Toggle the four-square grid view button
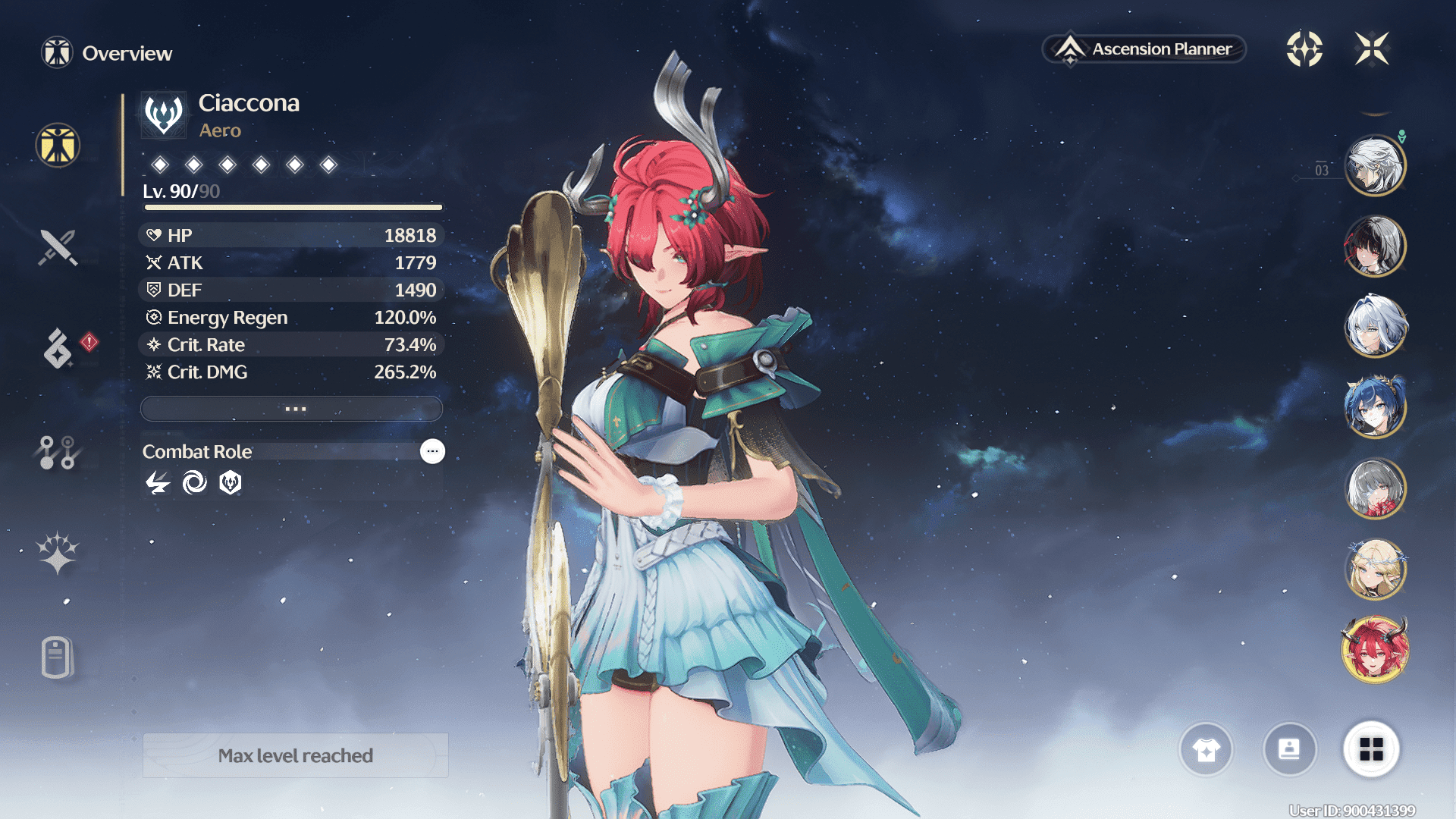The image size is (1456, 819). tap(1371, 750)
